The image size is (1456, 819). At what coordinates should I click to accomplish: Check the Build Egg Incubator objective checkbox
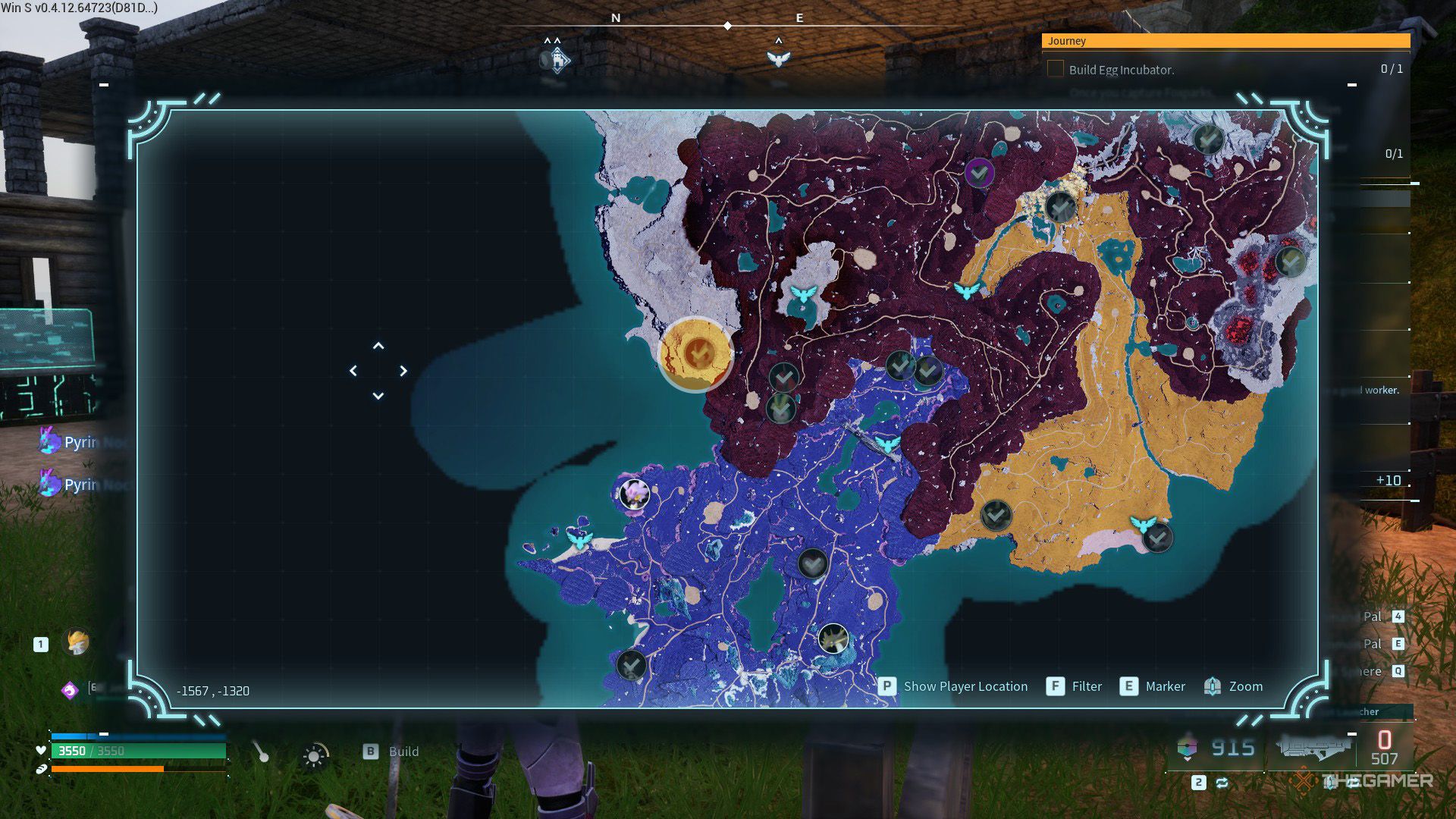(1055, 69)
